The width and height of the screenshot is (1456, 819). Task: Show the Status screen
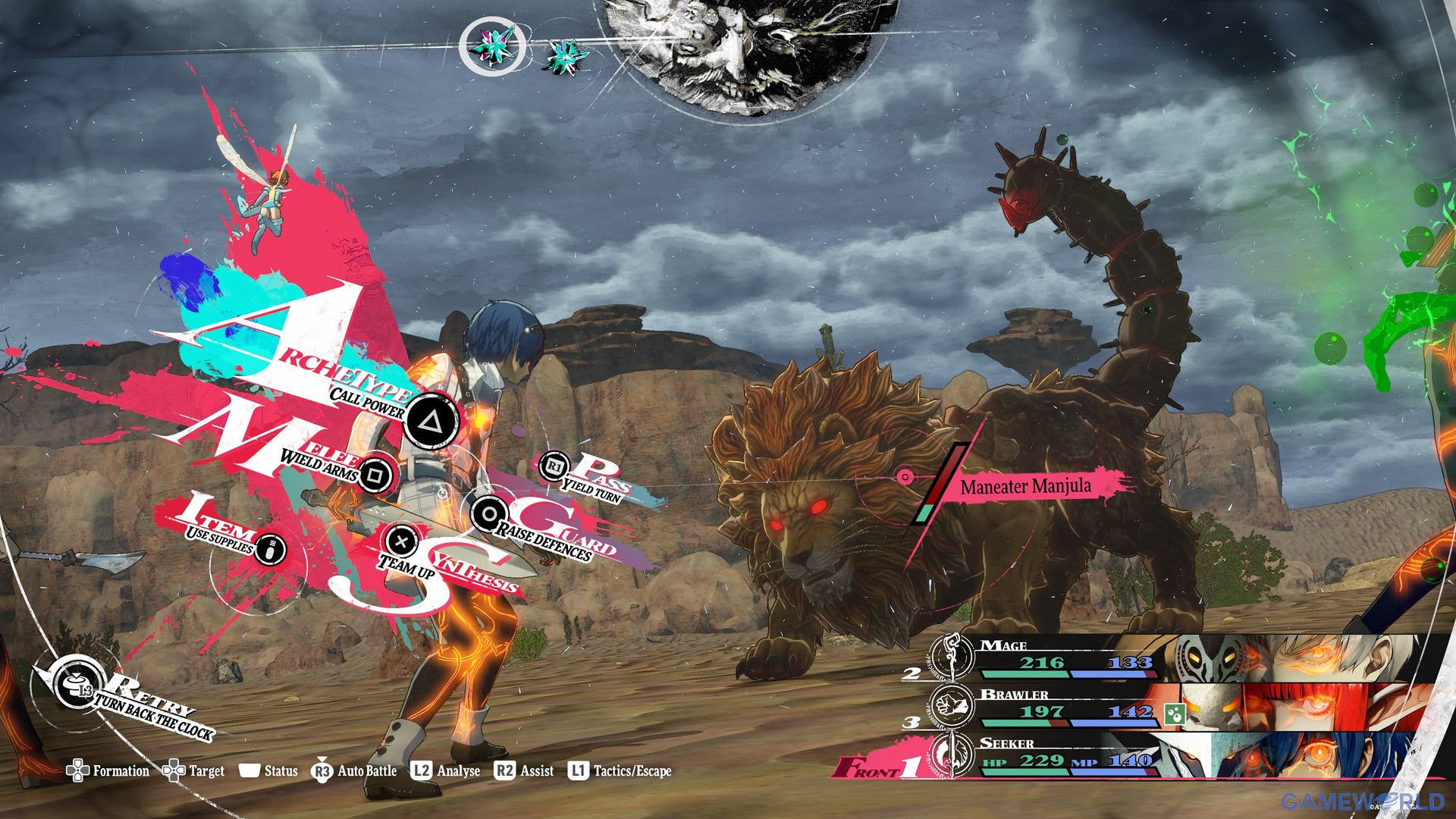click(268, 771)
